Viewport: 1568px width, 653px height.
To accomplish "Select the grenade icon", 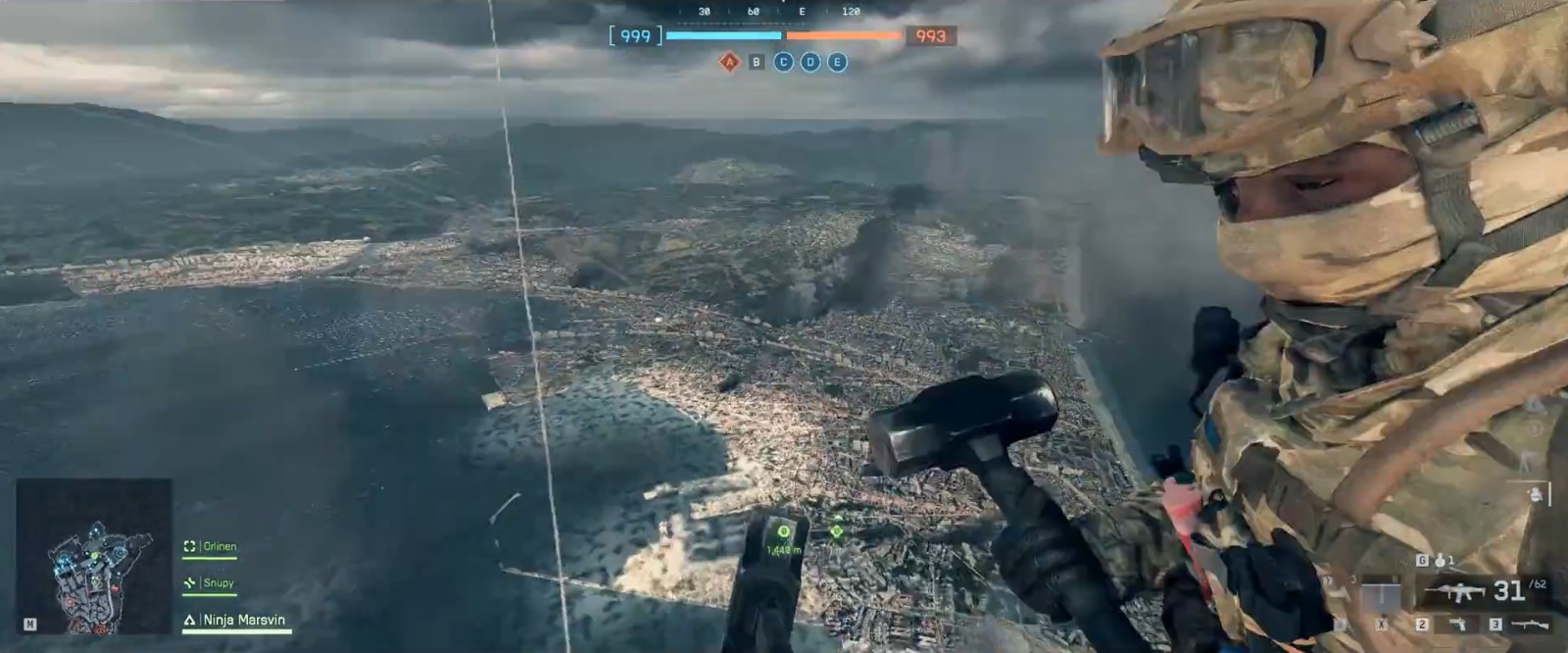I will [x=1437, y=561].
